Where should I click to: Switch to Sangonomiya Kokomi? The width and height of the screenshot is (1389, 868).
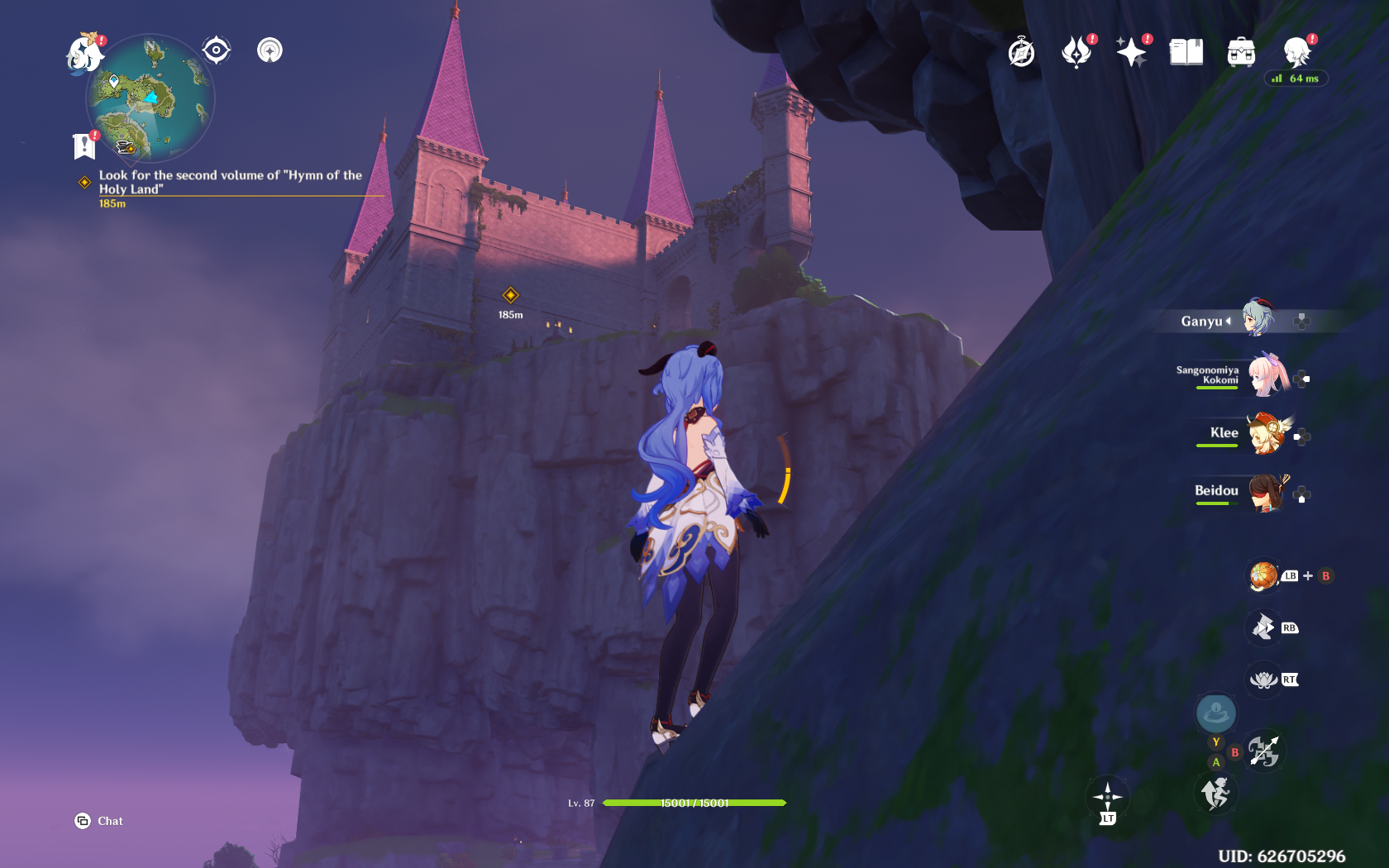(1267, 376)
